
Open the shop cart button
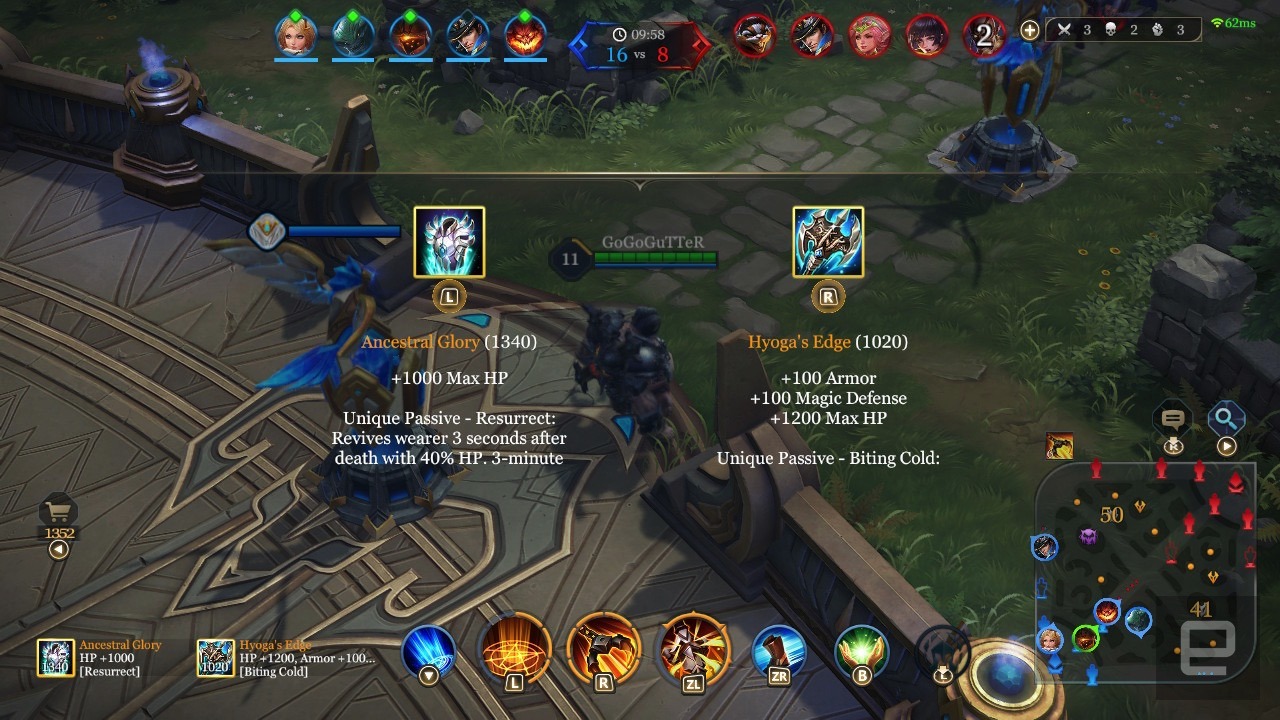point(58,513)
